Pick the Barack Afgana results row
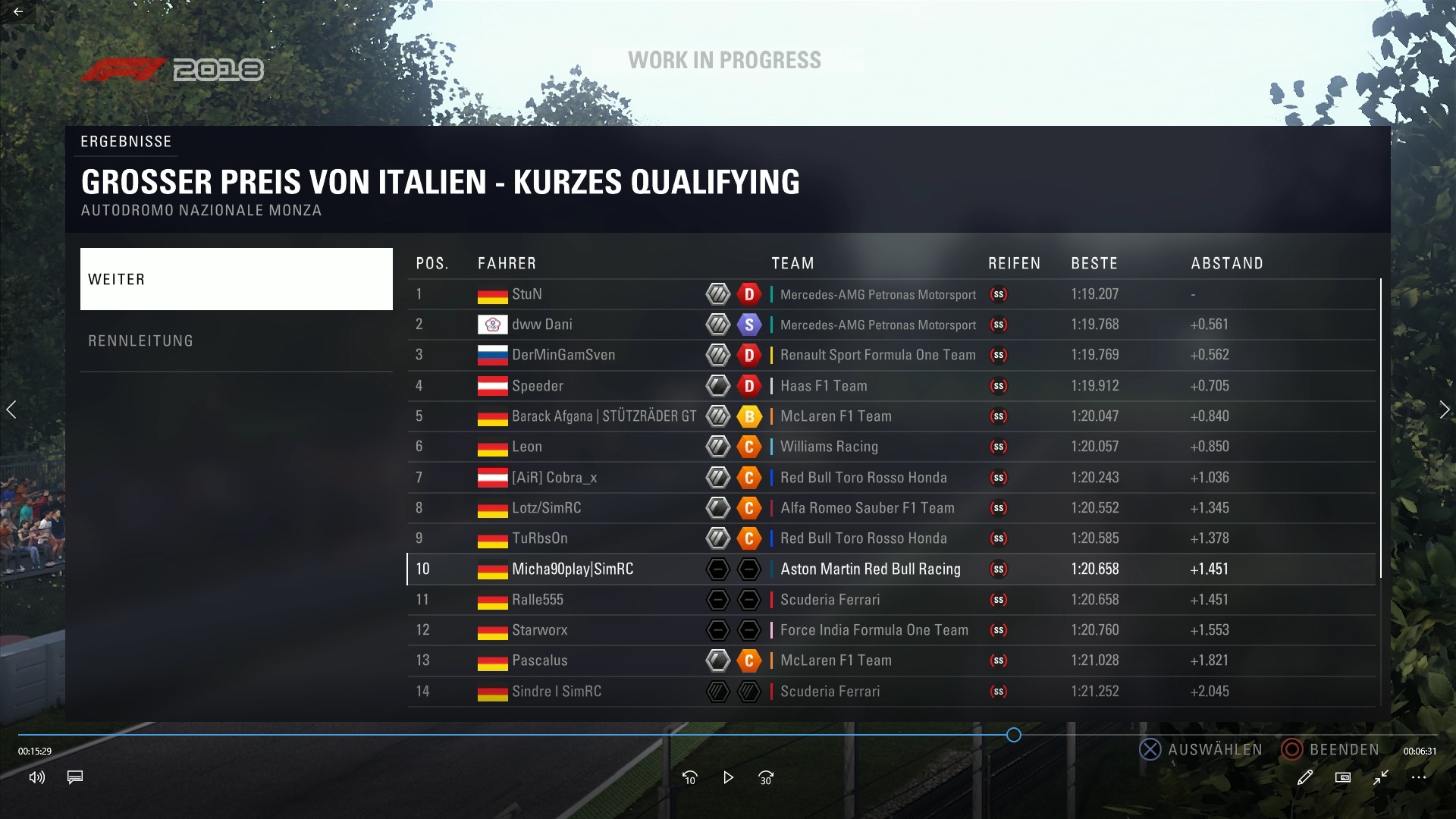The image size is (1456, 819). (x=603, y=416)
